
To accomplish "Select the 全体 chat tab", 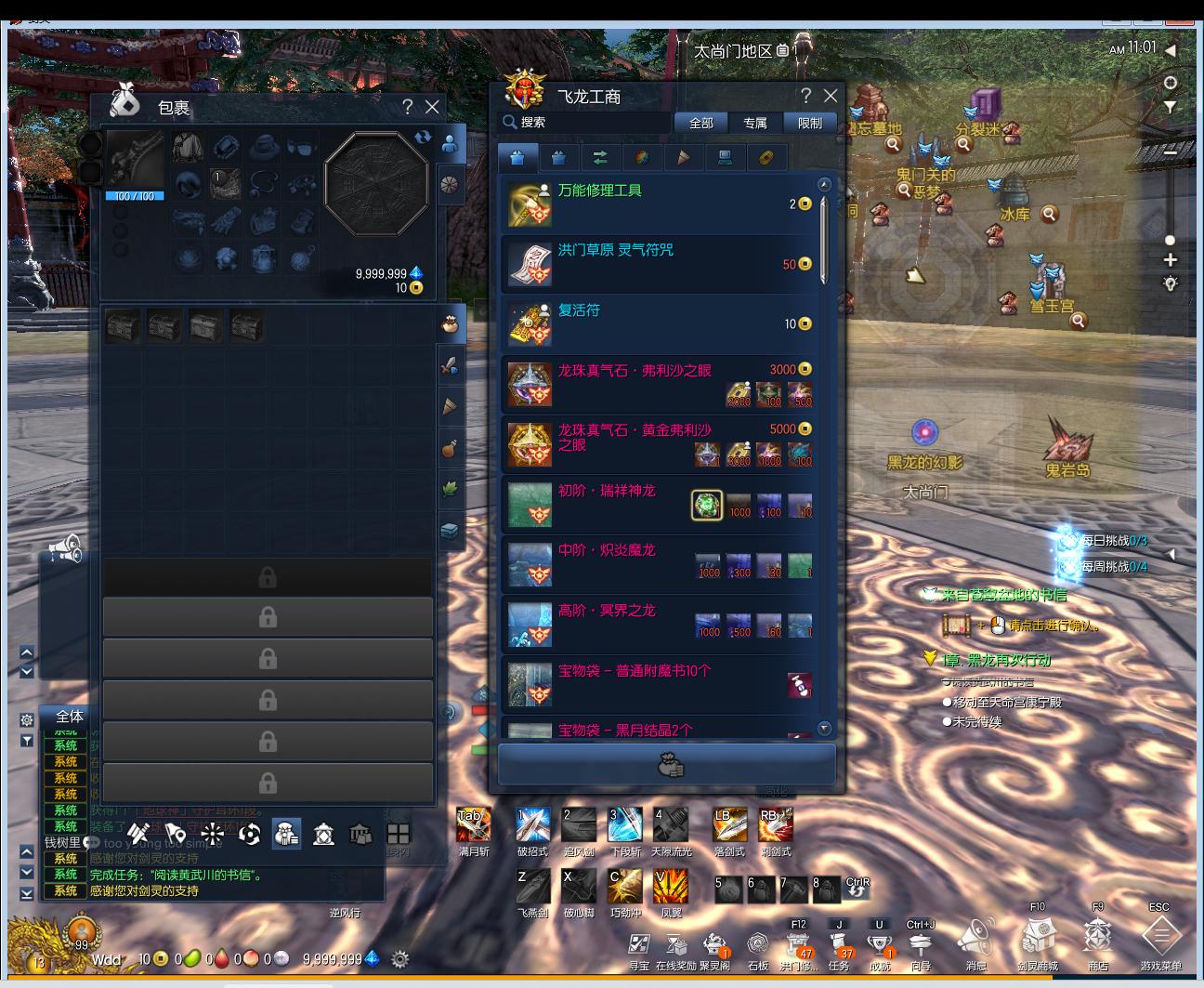I will [x=70, y=717].
